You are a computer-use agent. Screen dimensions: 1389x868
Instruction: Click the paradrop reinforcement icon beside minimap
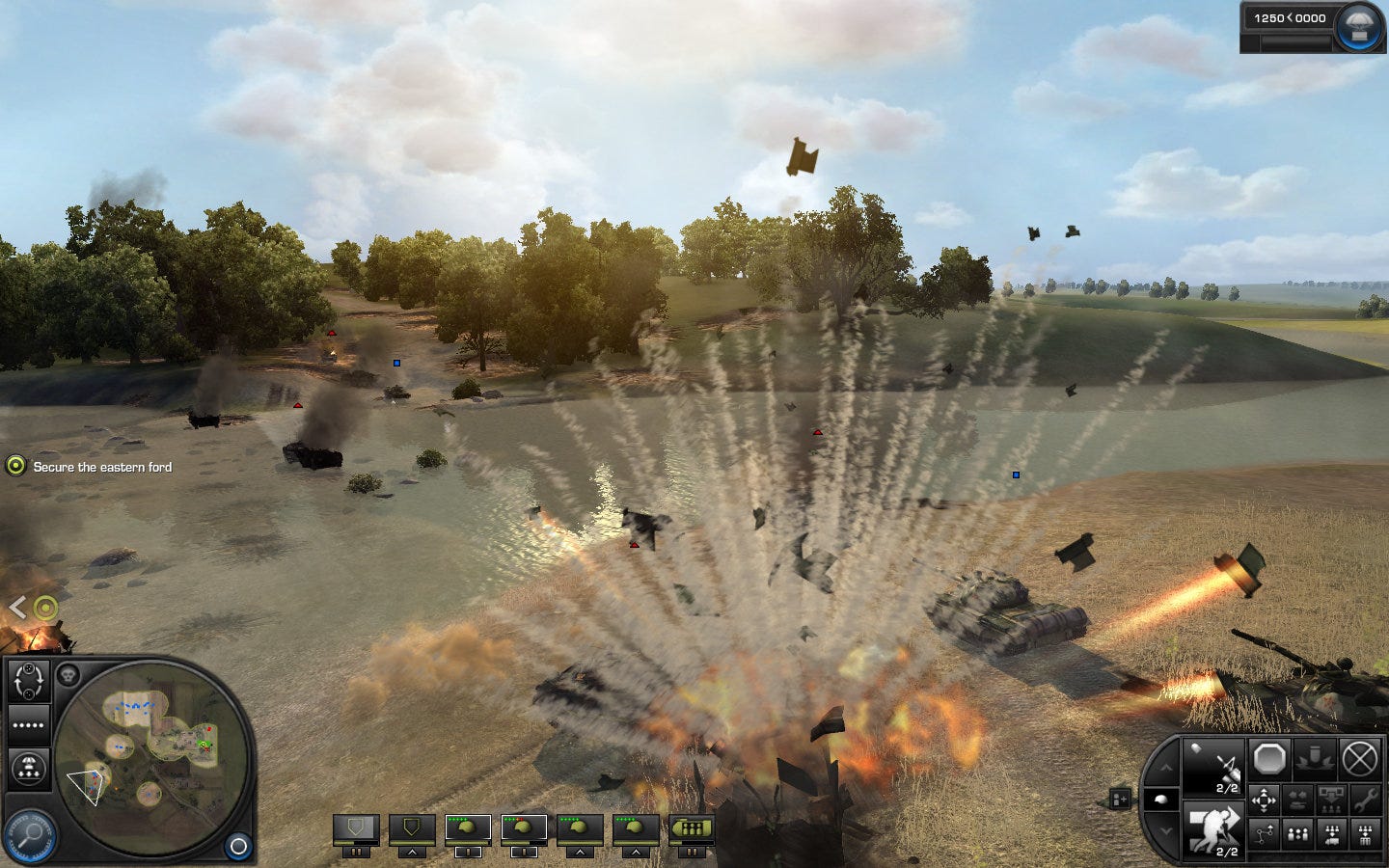29,768
